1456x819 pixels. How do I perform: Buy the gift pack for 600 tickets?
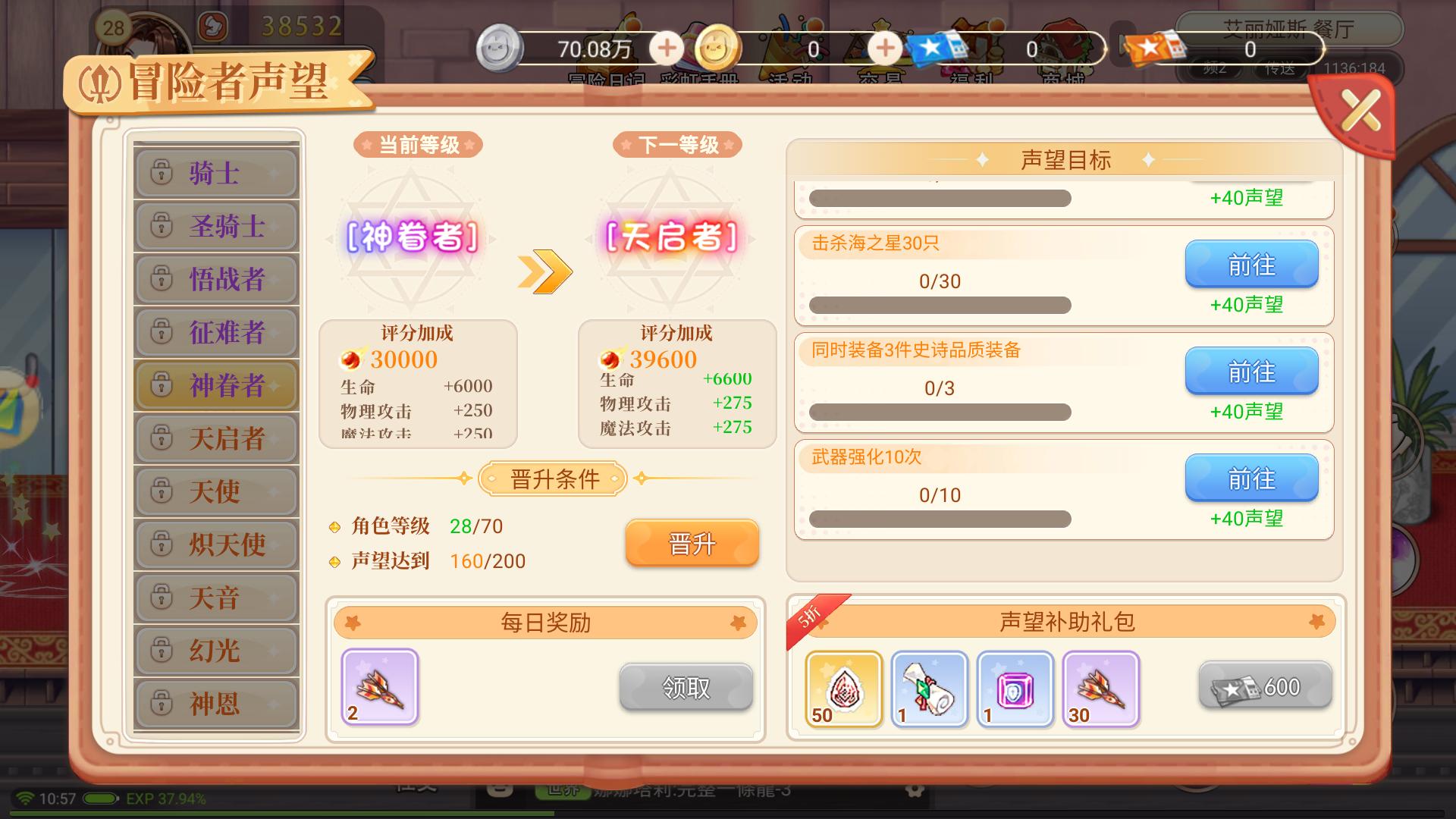click(x=1264, y=685)
